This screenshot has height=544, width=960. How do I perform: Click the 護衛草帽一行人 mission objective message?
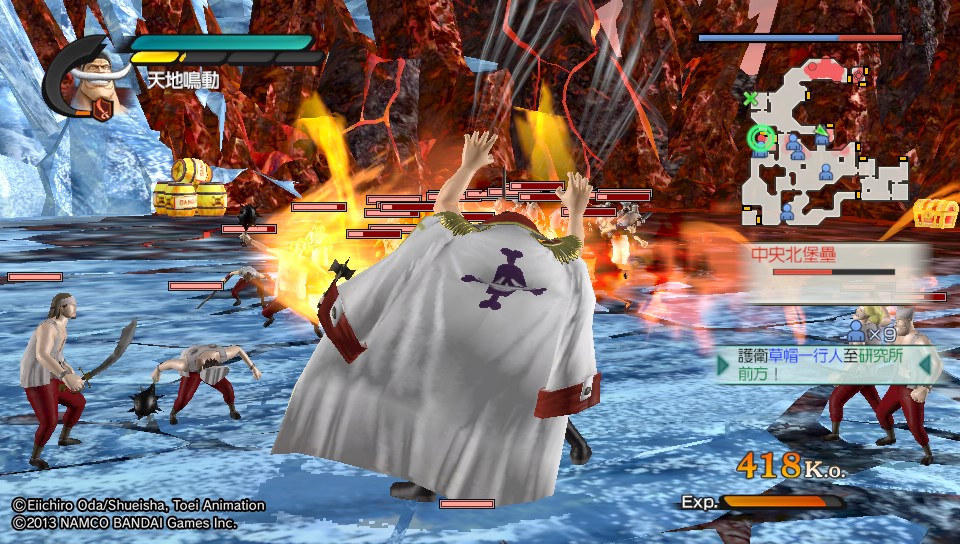(826, 366)
